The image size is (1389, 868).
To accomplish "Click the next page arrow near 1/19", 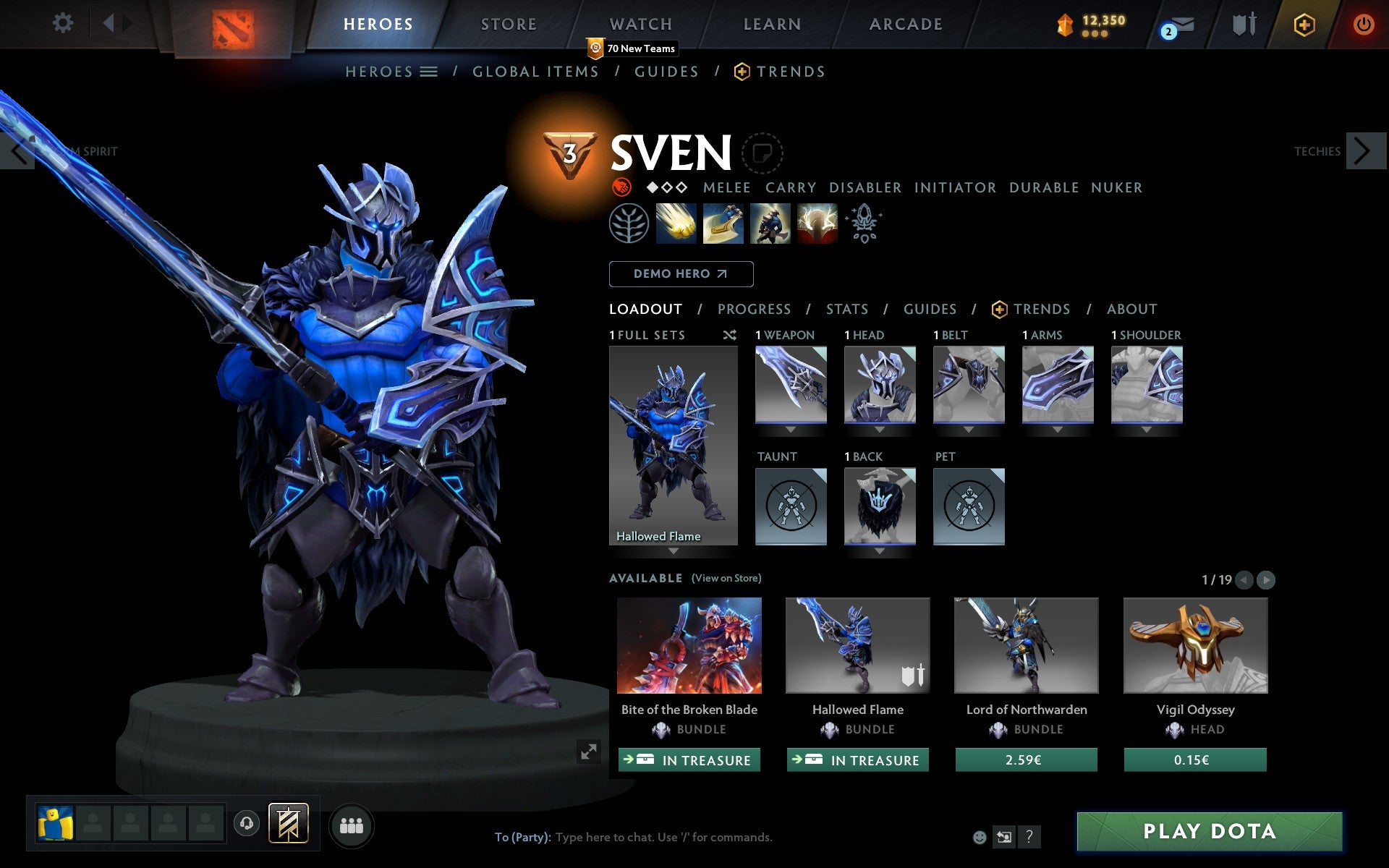I will pos(1266,580).
